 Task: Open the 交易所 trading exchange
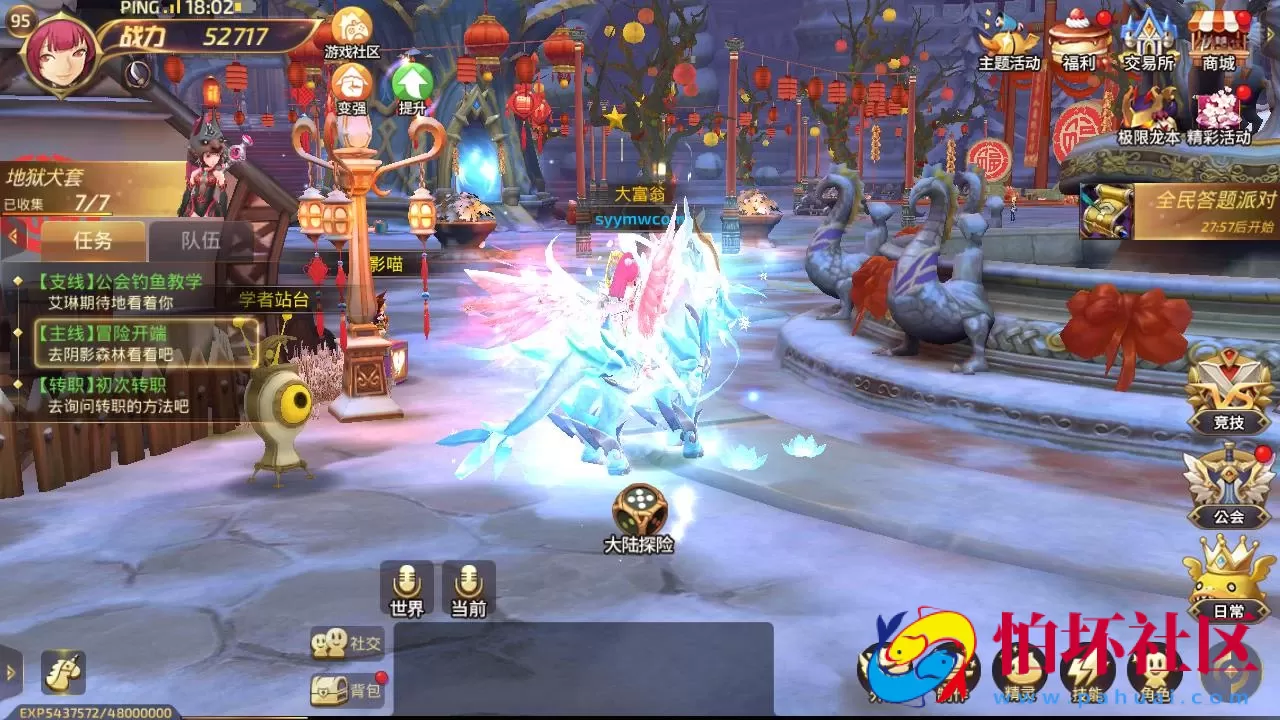coord(1148,40)
